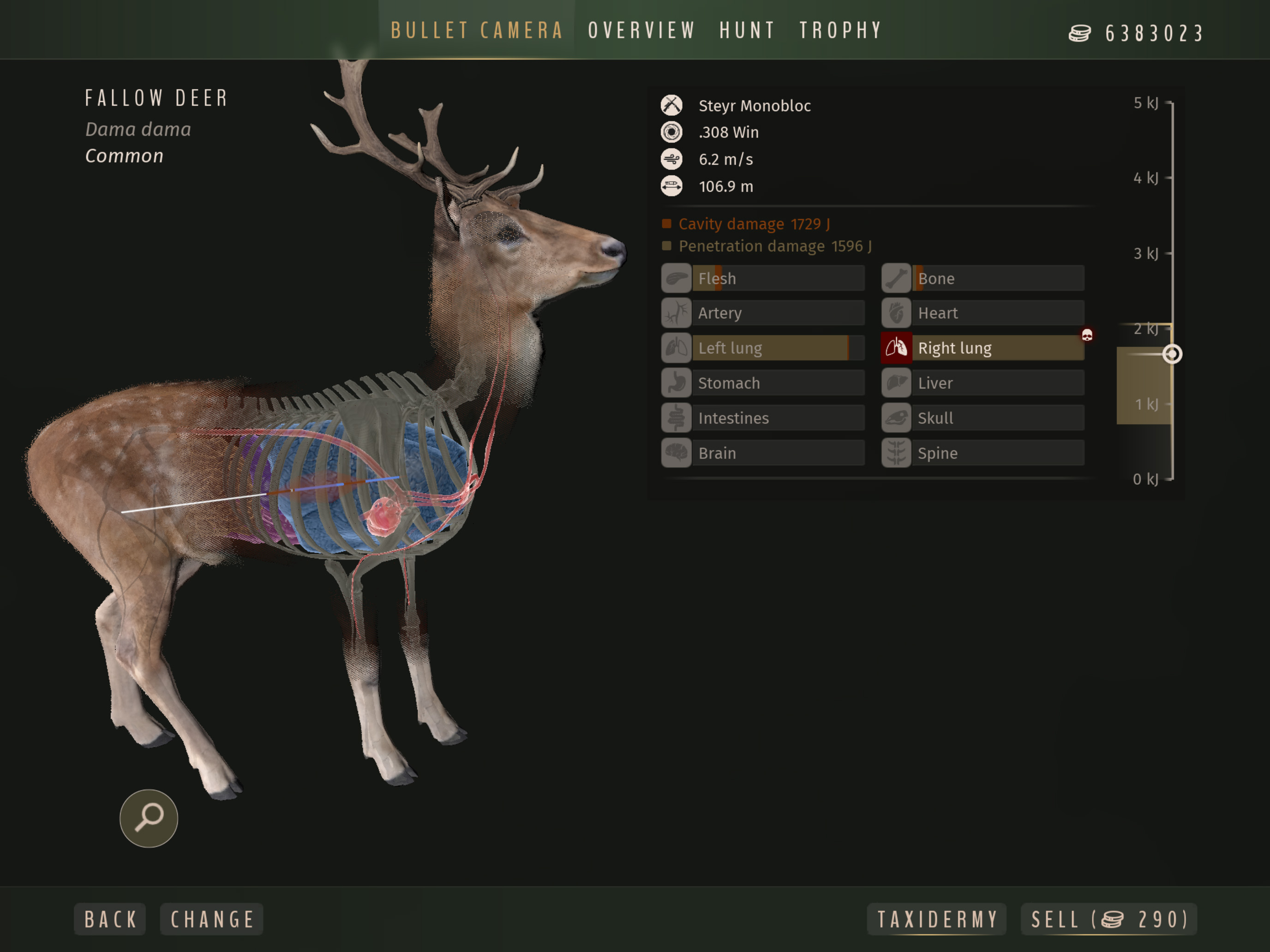Click the Artery organ row
Viewport: 1270px width, 952px height.
click(x=763, y=313)
